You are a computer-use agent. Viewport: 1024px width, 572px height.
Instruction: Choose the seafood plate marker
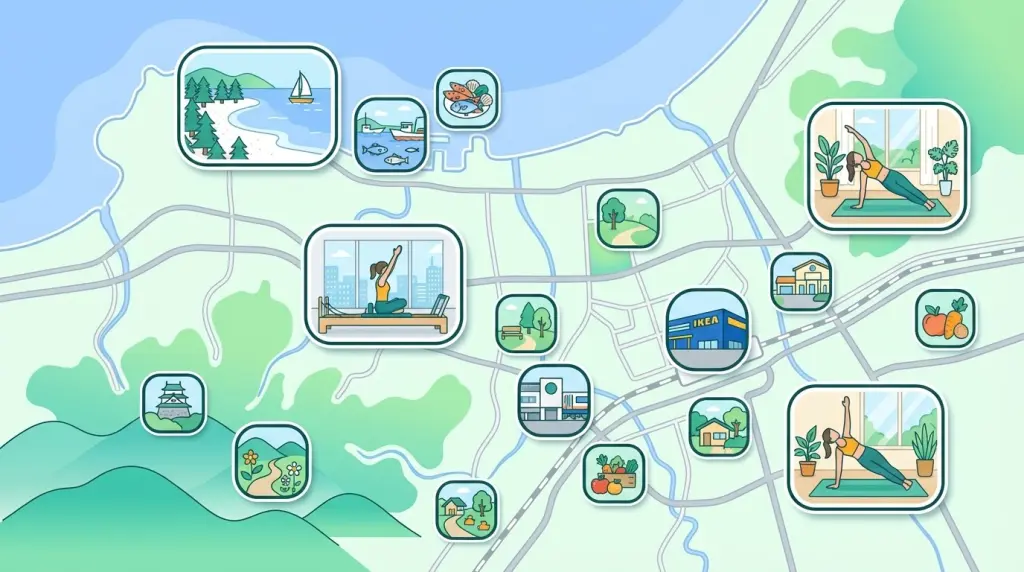coord(467,98)
